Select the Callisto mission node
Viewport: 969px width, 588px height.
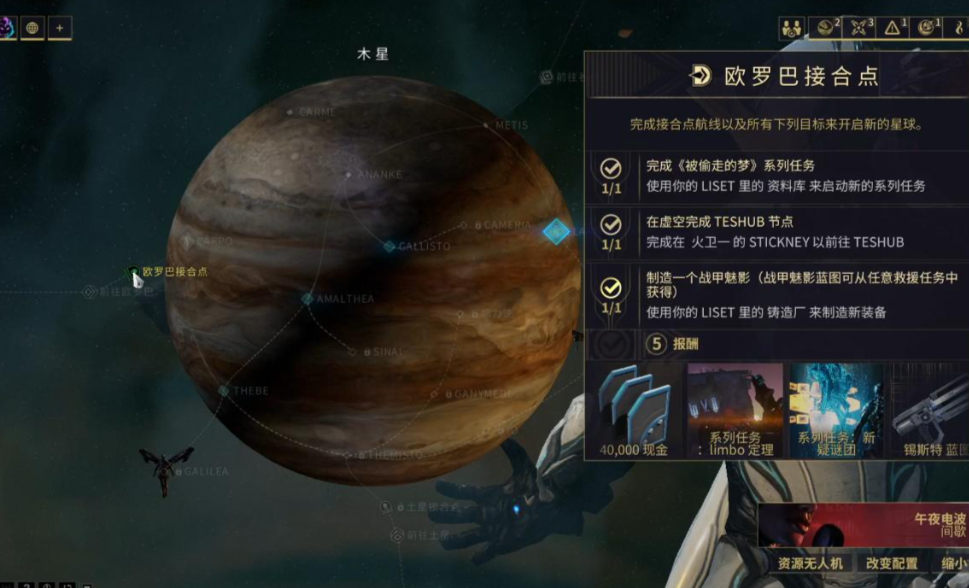(390, 246)
